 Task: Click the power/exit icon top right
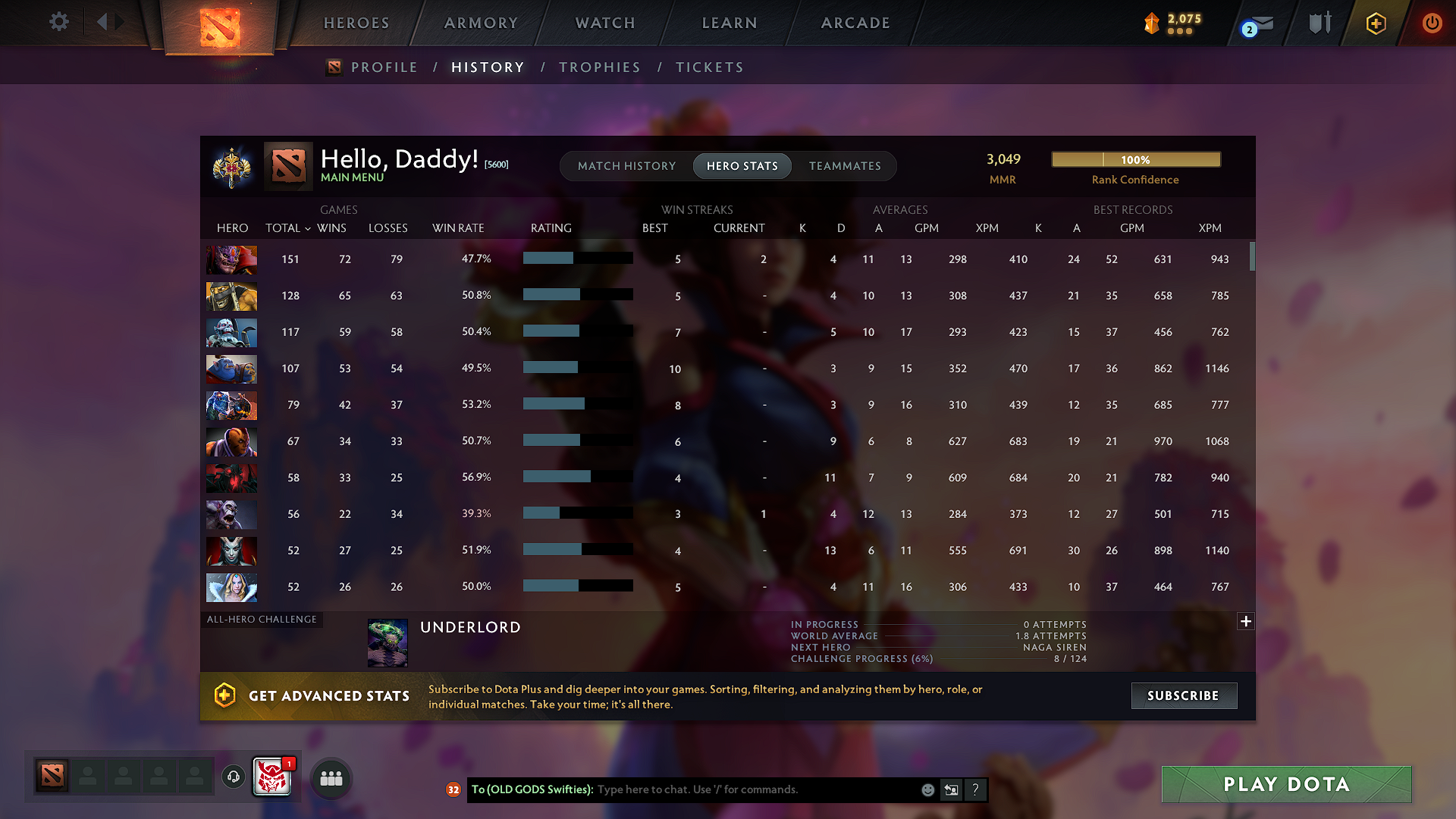pos(1432,24)
